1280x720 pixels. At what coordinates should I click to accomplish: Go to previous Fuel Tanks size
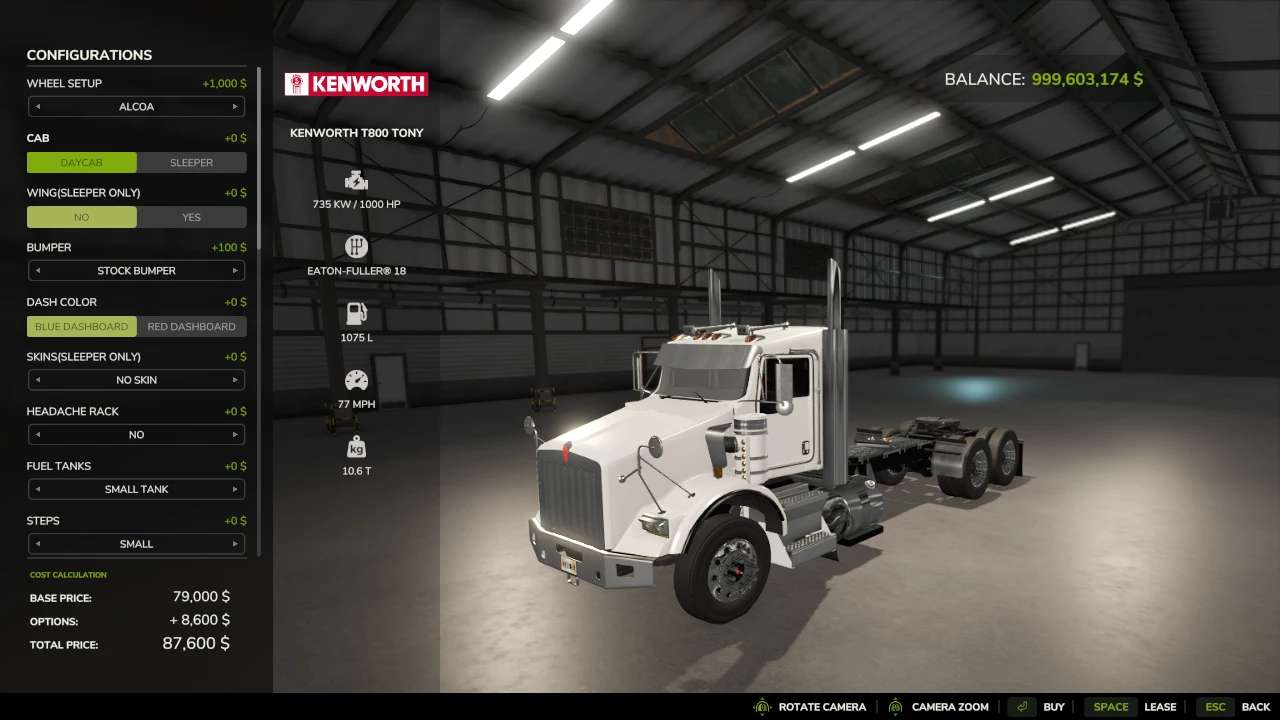pos(38,489)
